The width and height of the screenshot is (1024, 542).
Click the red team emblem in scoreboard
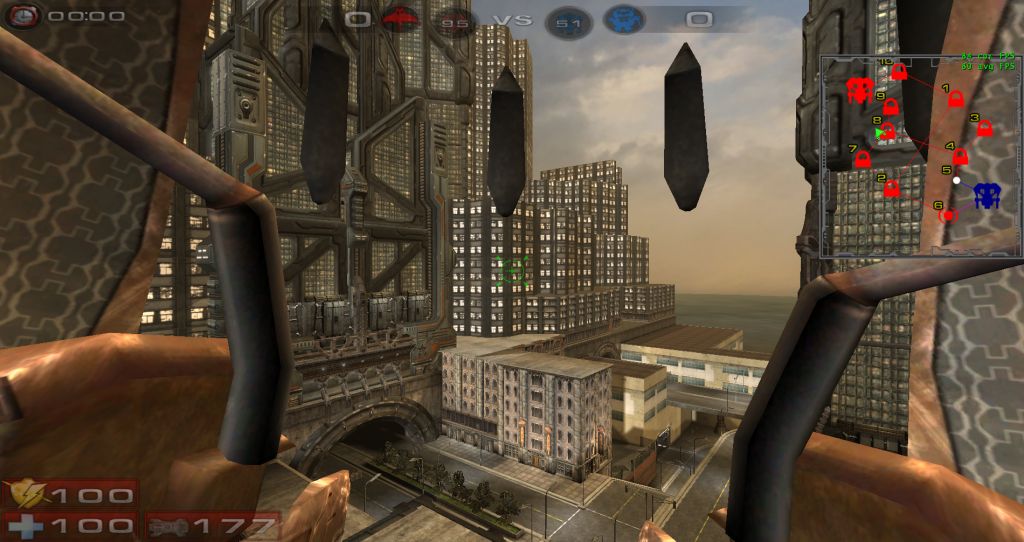click(x=399, y=19)
